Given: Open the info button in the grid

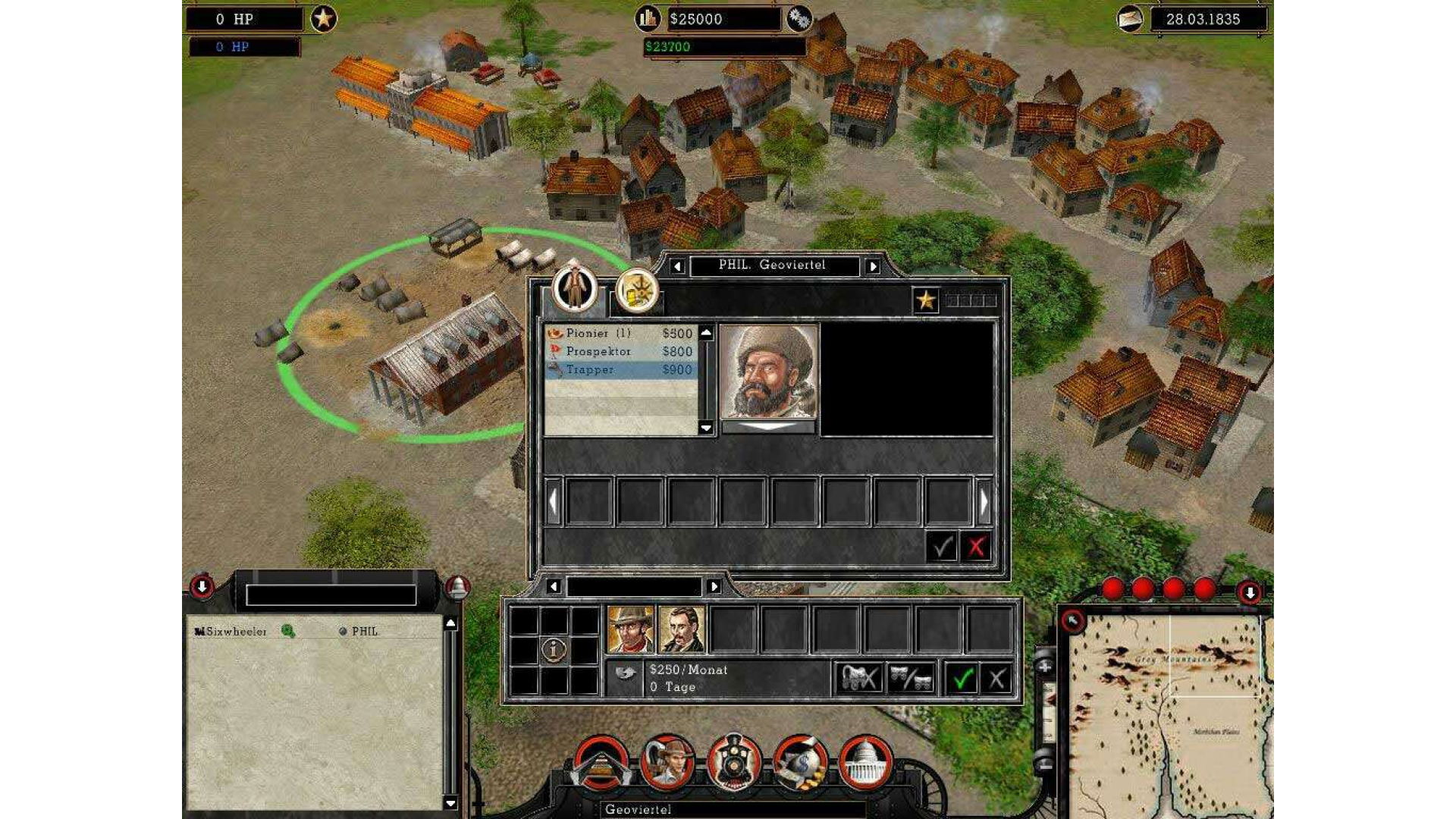Looking at the screenshot, I should coord(554,650).
